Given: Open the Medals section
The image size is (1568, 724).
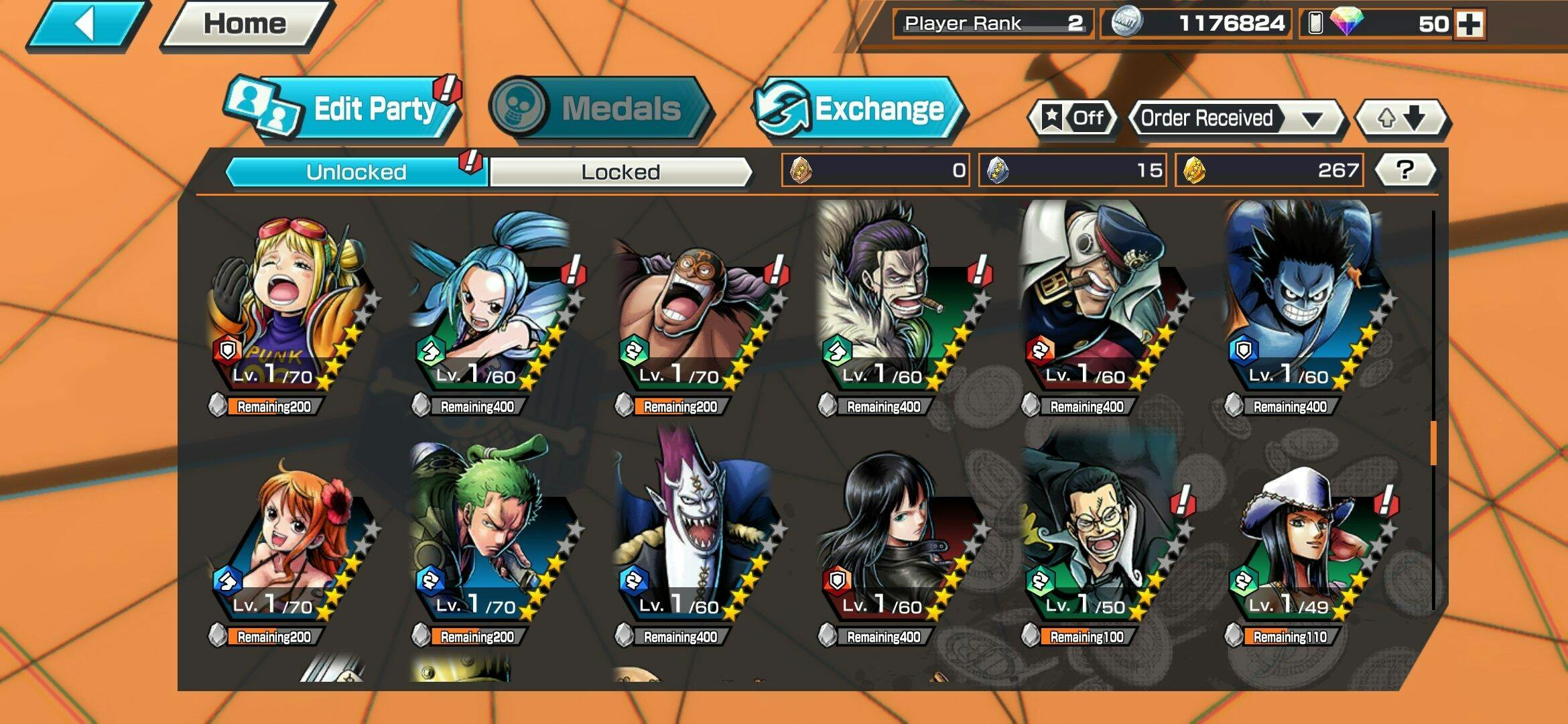Looking at the screenshot, I should pos(598,109).
